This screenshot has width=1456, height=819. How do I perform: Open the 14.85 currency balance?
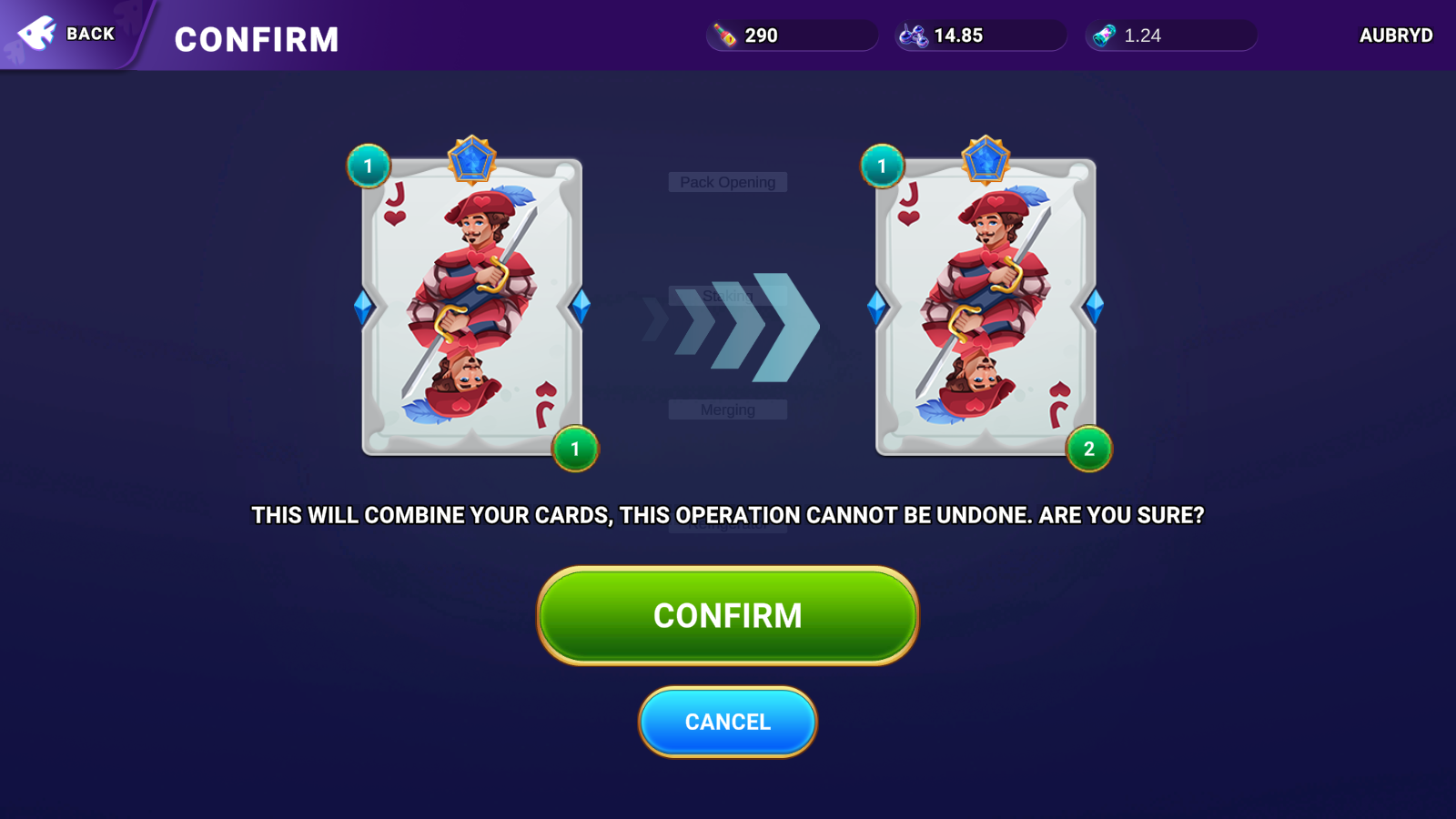[980, 35]
